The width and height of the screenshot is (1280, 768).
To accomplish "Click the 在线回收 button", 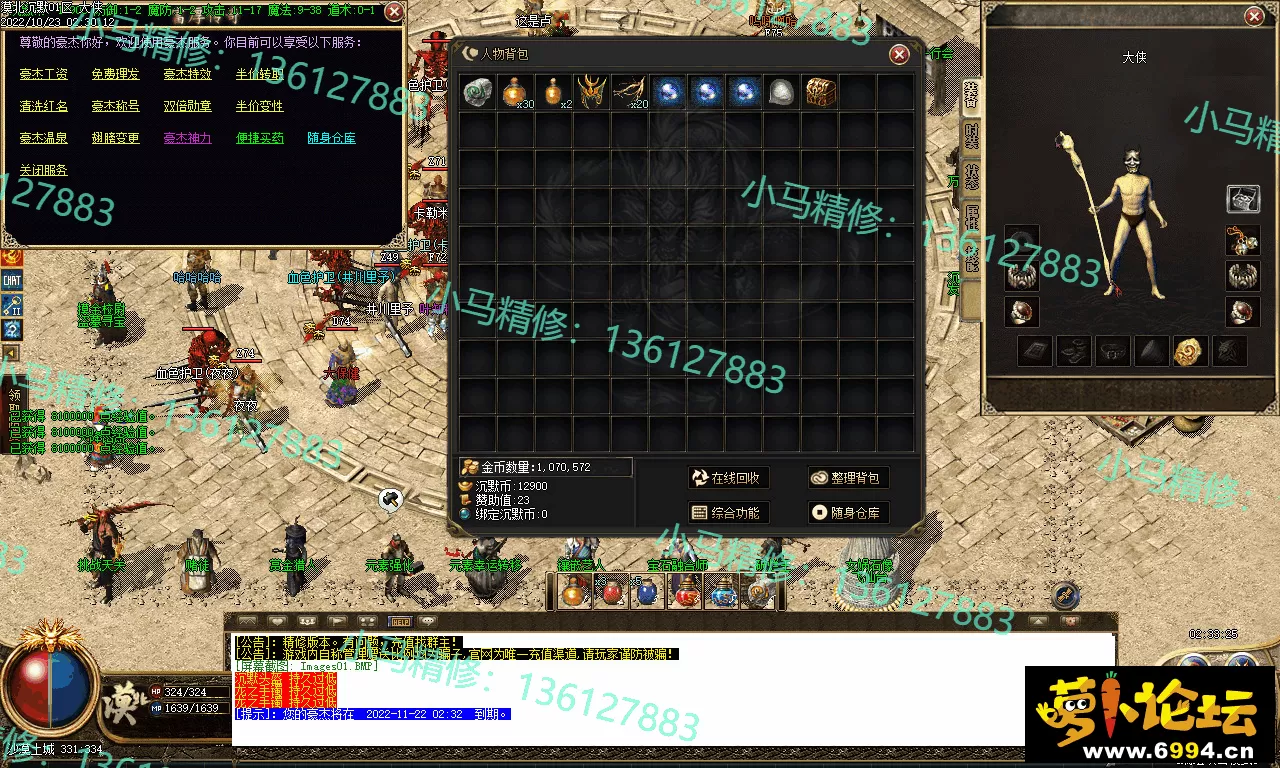I will tap(728, 478).
